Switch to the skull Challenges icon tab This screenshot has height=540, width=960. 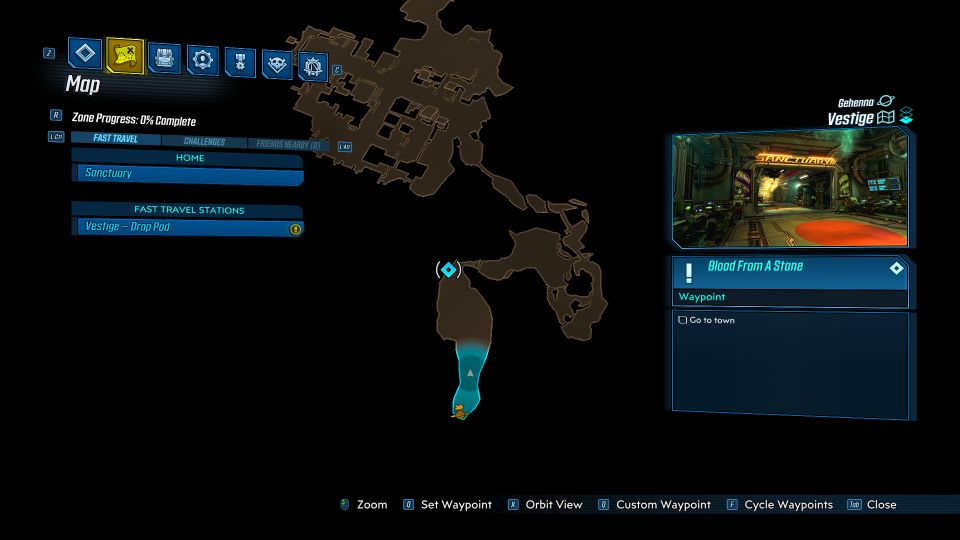(x=277, y=64)
